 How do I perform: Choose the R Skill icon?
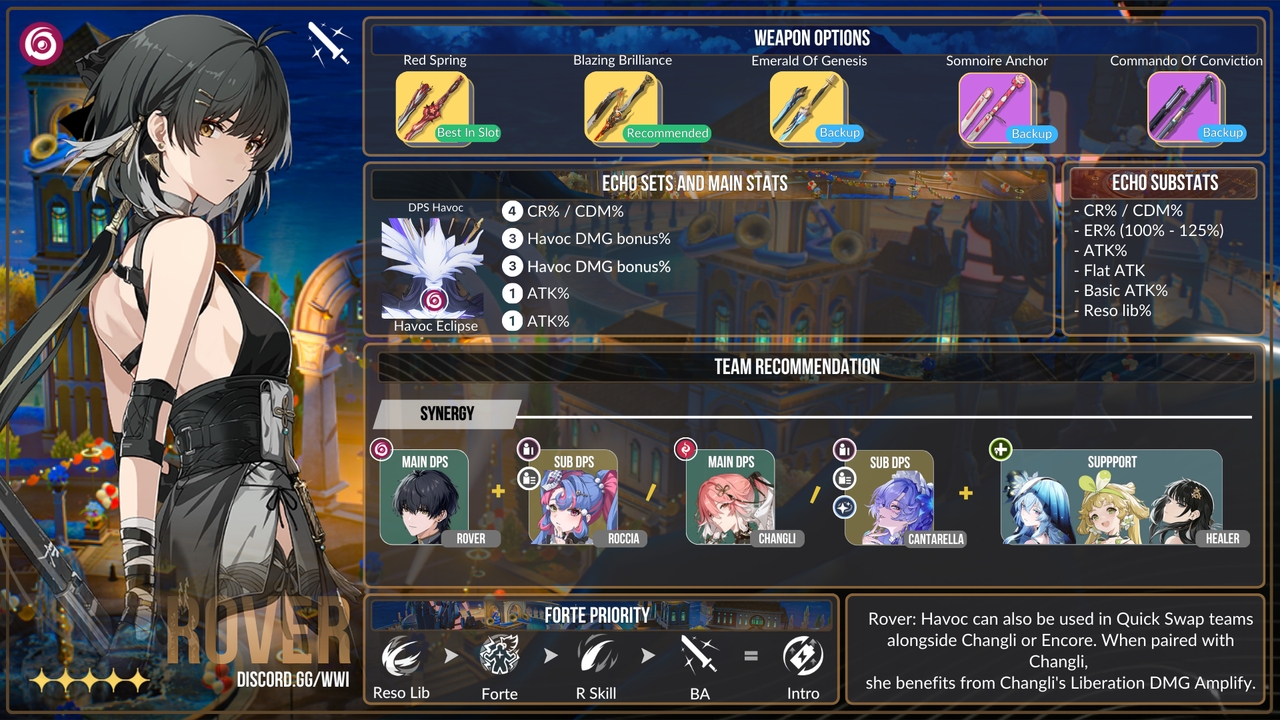click(597, 657)
